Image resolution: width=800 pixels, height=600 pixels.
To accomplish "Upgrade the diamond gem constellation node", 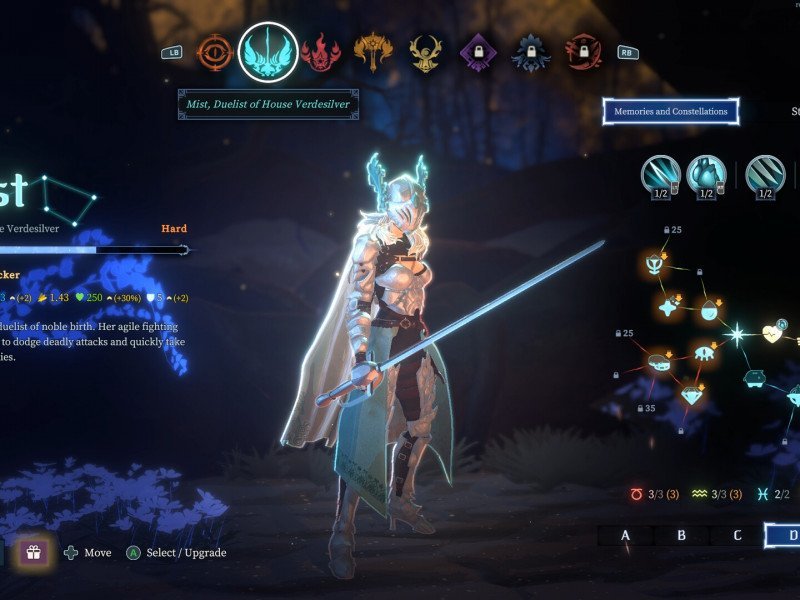I will point(692,394).
